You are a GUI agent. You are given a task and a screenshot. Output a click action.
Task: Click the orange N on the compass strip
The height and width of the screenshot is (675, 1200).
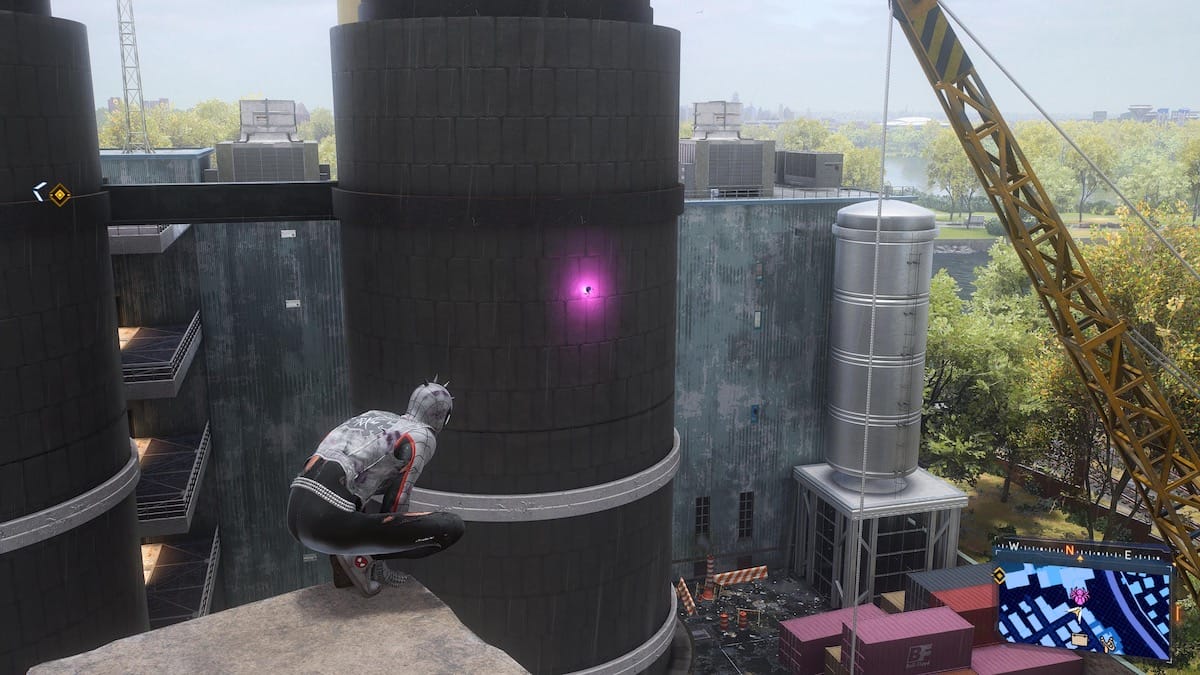click(x=1069, y=551)
